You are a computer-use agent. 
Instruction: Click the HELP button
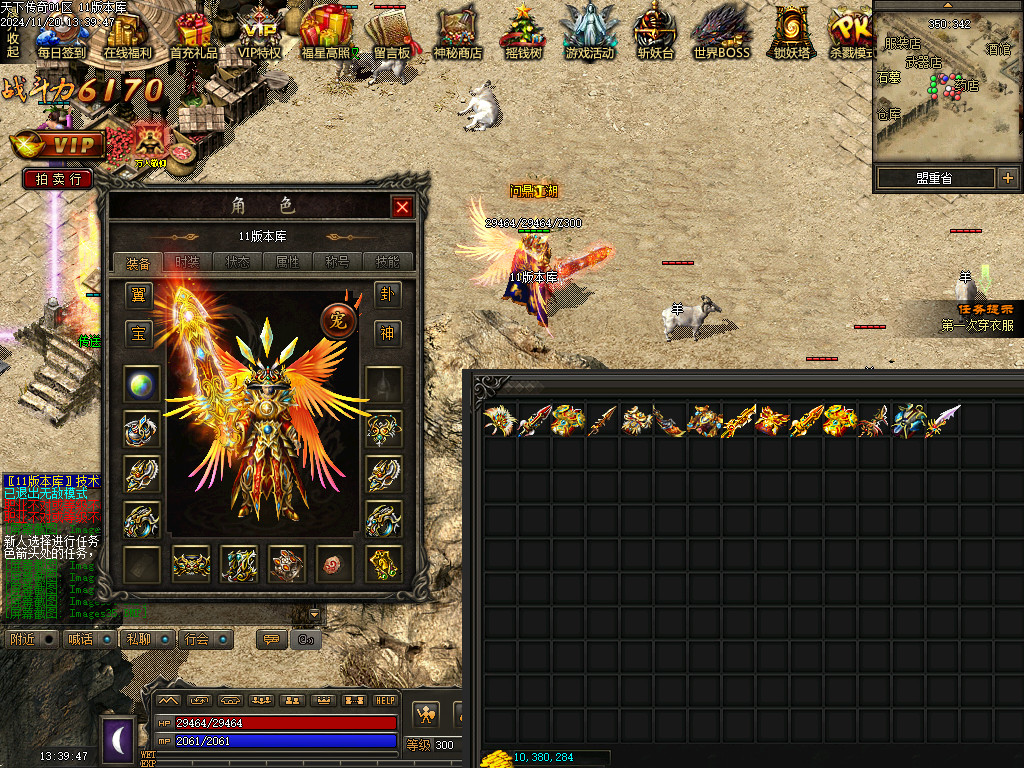(x=385, y=701)
